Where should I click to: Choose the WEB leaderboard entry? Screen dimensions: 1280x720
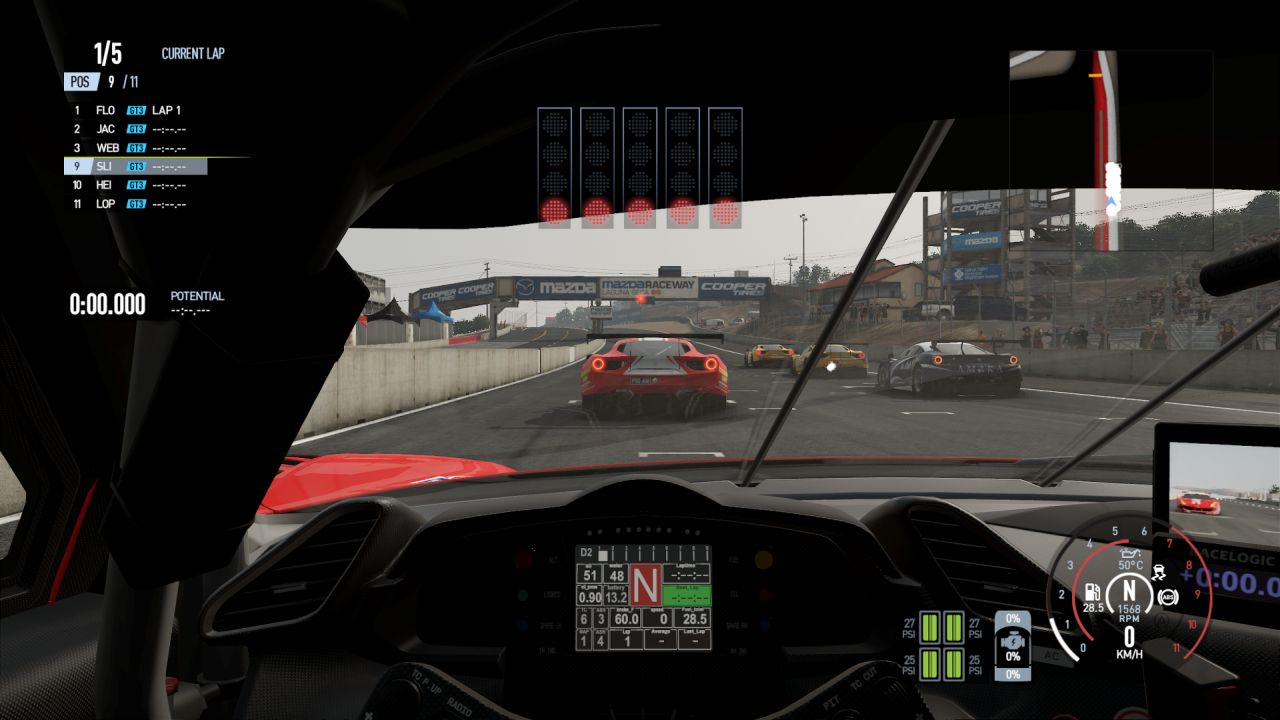130,148
